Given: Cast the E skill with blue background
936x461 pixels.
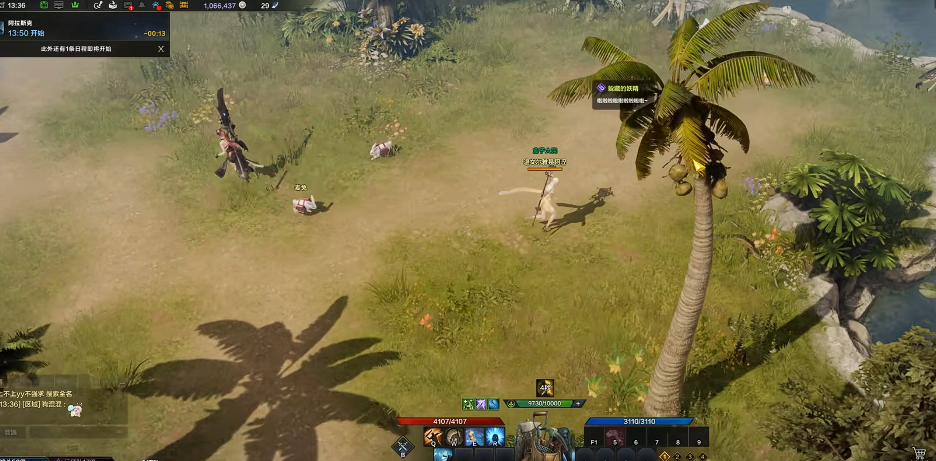Looking at the screenshot, I should coord(474,437).
